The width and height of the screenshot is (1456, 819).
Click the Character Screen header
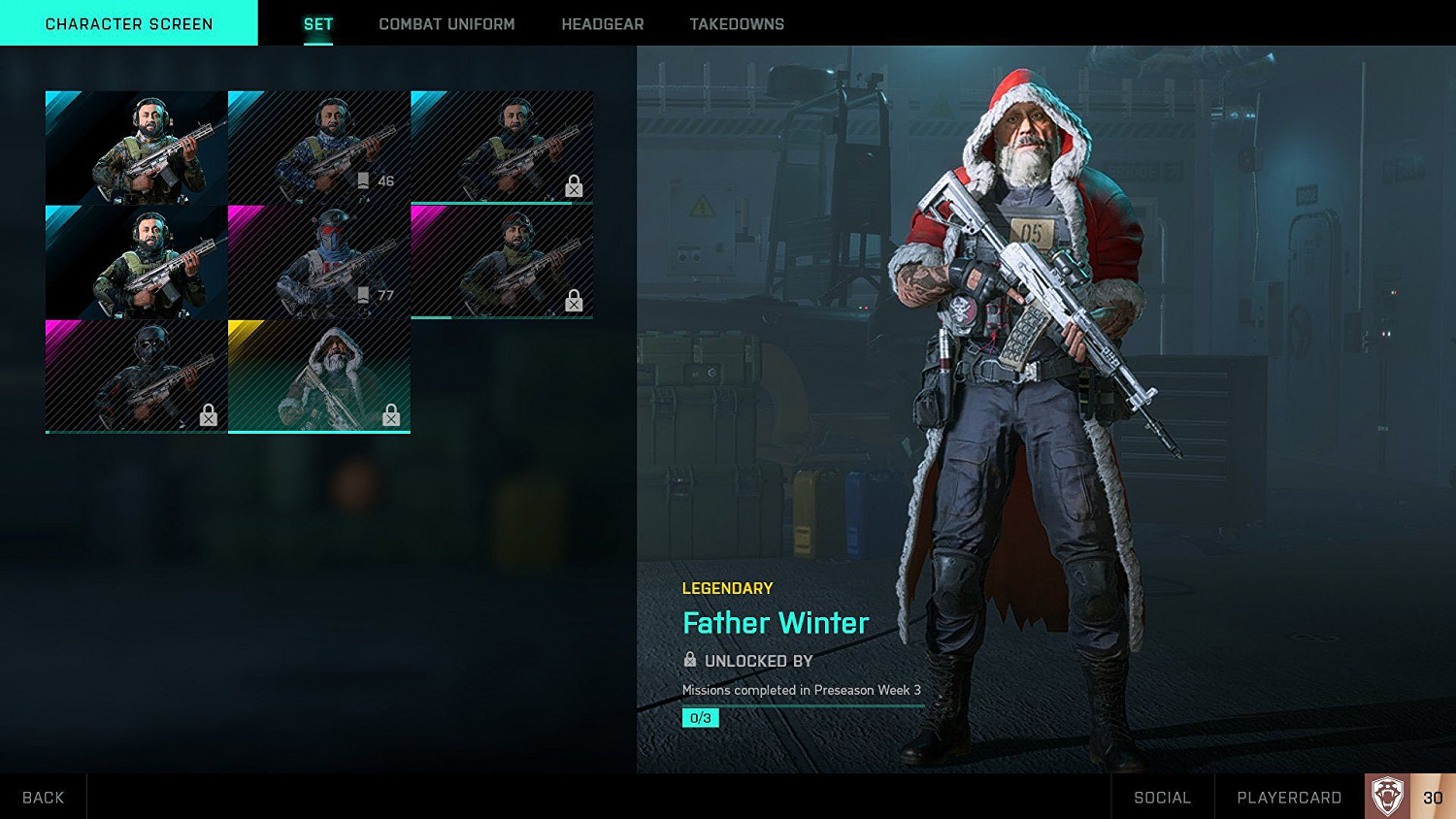click(x=129, y=23)
